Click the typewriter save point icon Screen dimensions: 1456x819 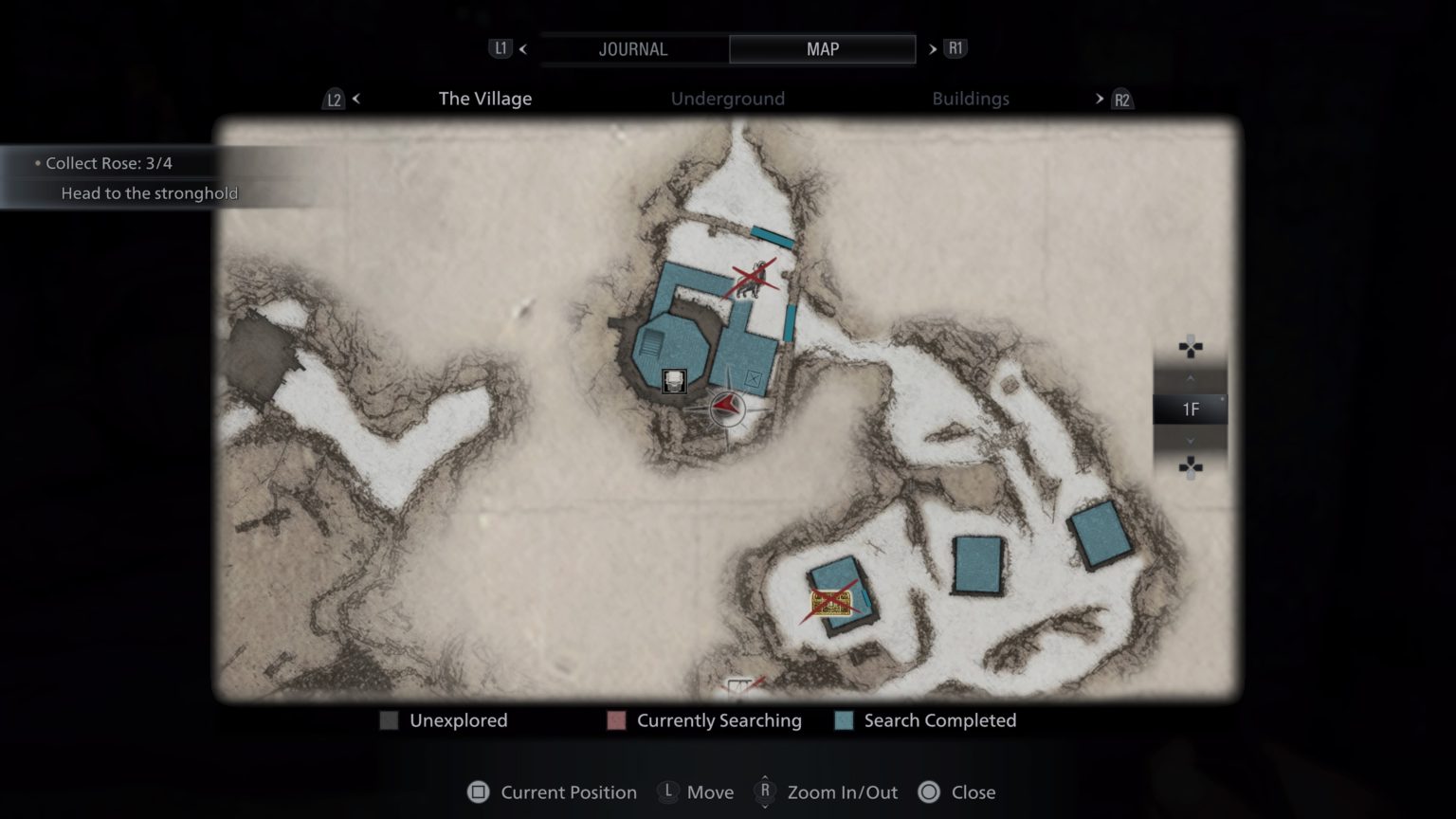(x=674, y=381)
